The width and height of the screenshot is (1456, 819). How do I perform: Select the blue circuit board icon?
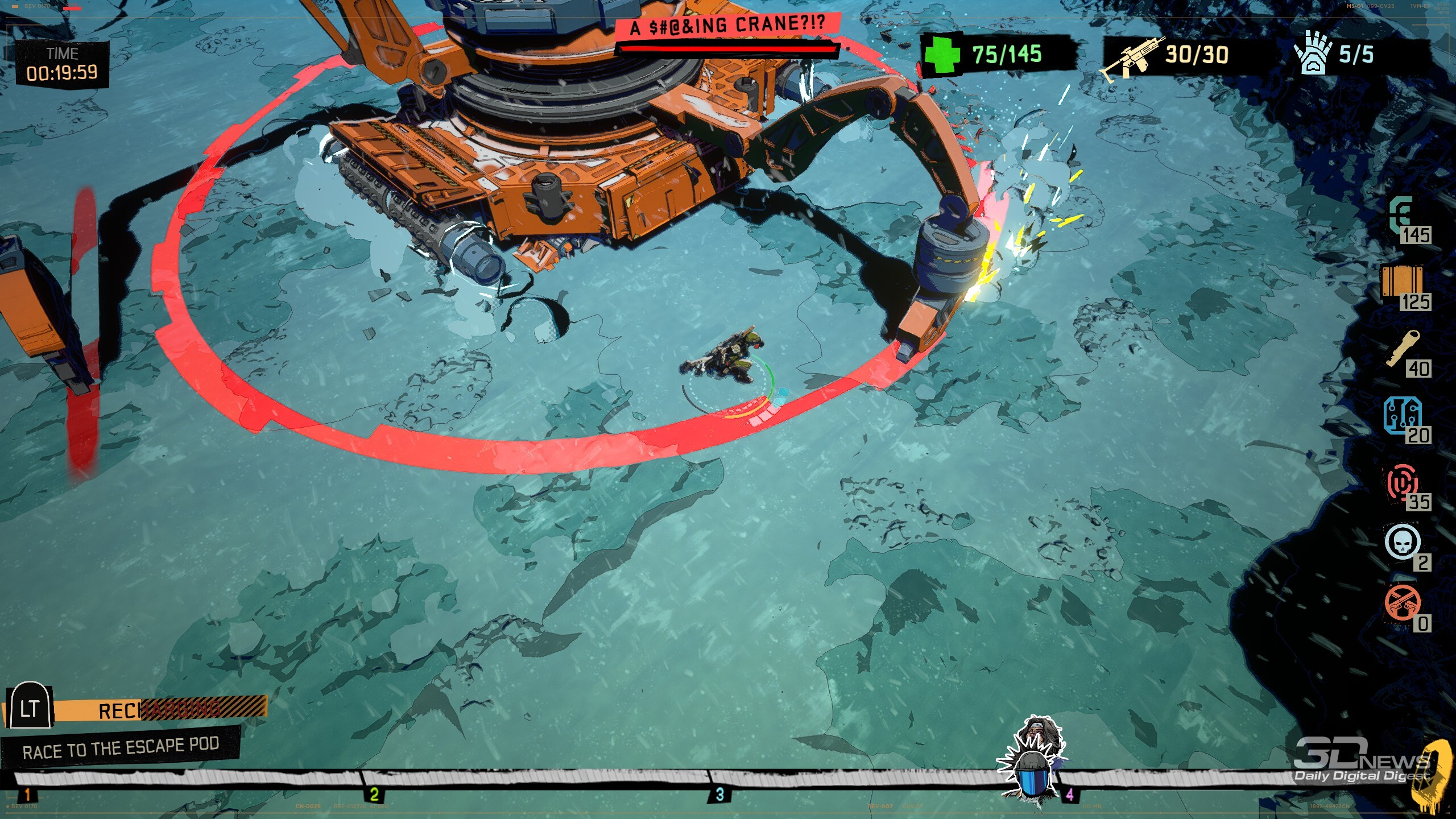click(1401, 415)
